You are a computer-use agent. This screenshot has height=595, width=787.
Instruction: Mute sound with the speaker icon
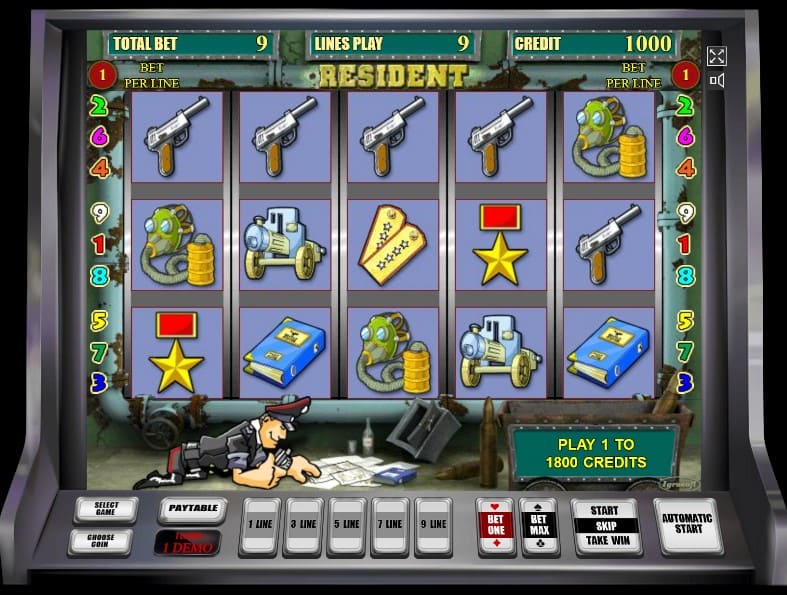tap(716, 80)
